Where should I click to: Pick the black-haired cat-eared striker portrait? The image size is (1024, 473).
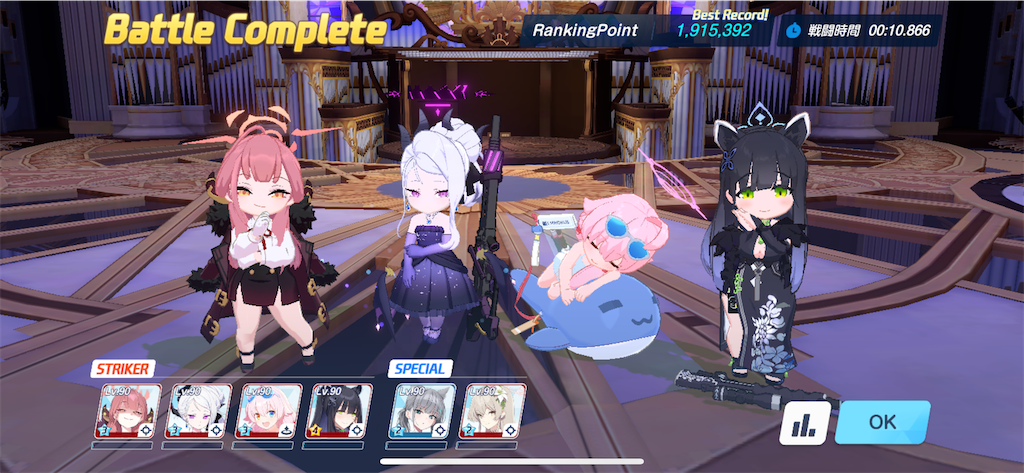(x=338, y=412)
